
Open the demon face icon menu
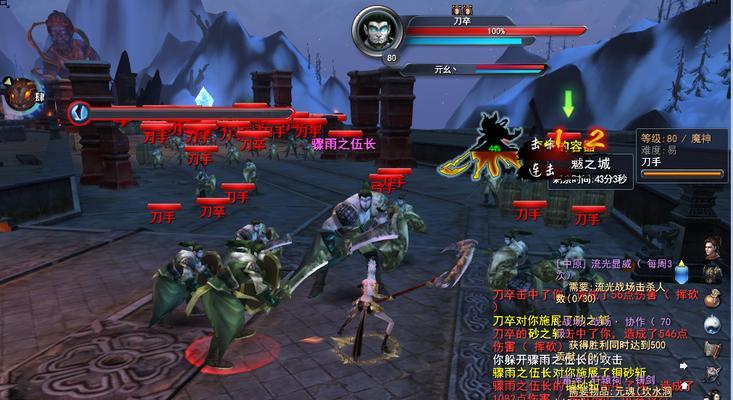point(19,95)
